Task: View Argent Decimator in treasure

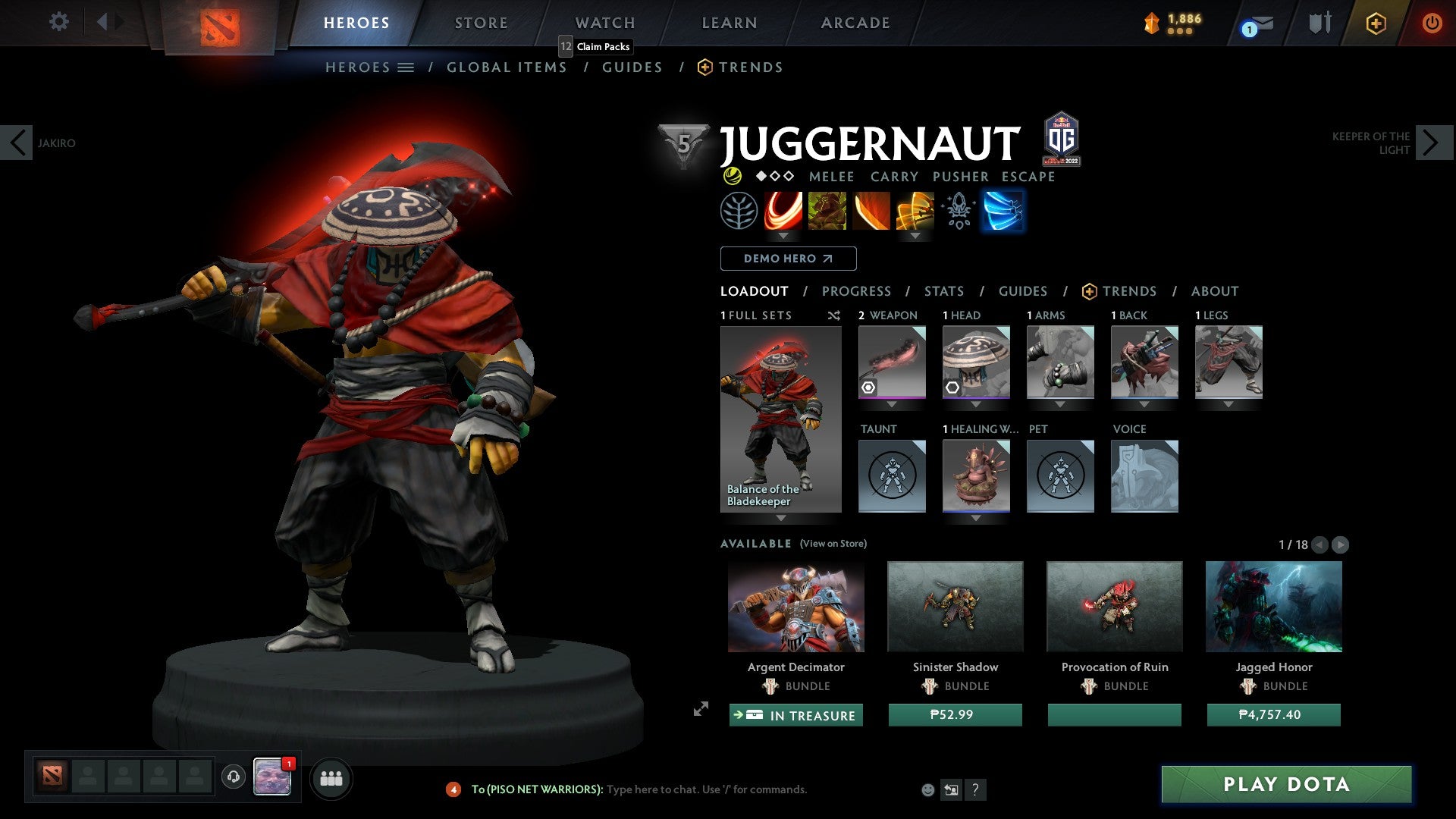Action: coord(795,715)
